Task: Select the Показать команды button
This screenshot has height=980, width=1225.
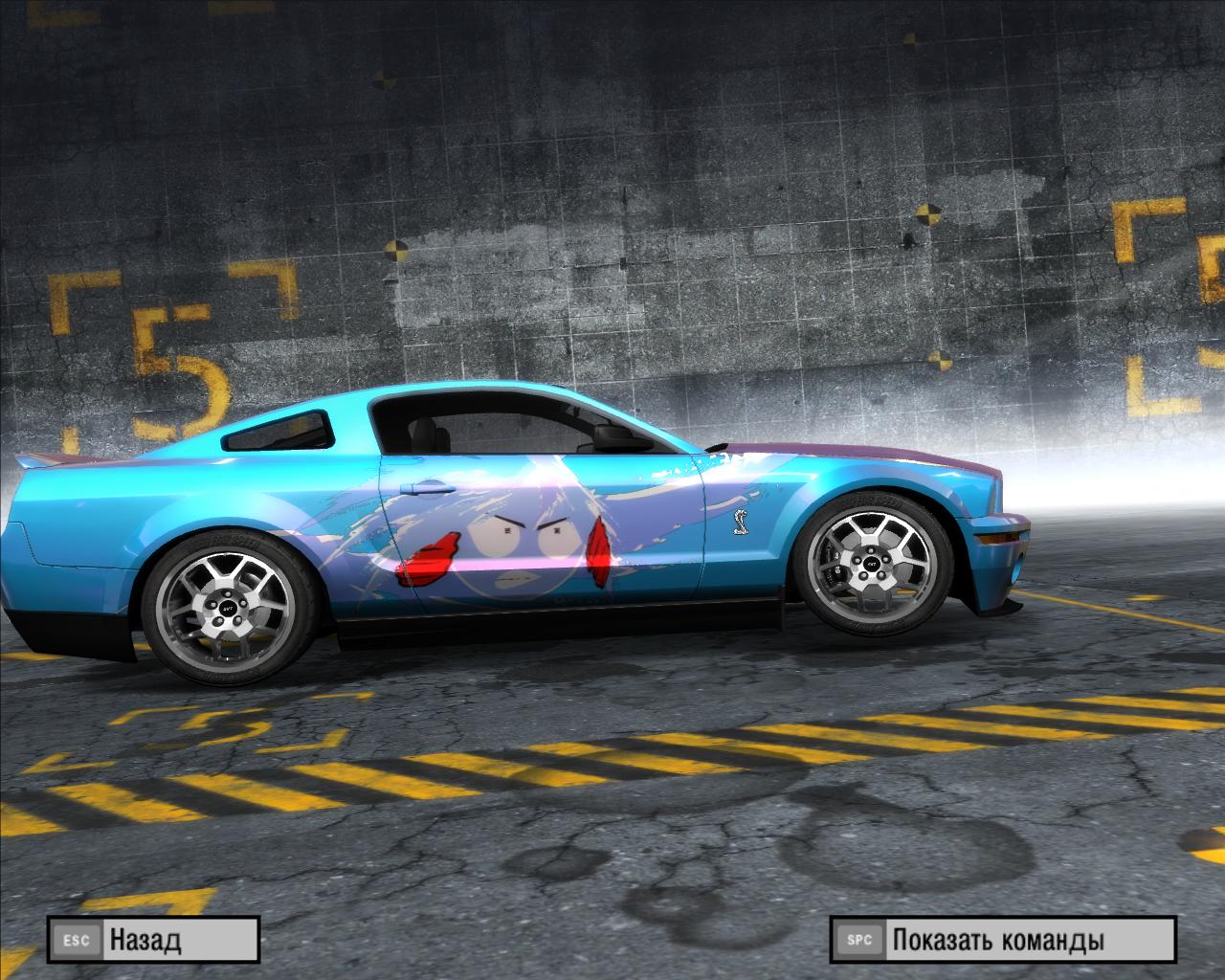Action: [1001, 940]
